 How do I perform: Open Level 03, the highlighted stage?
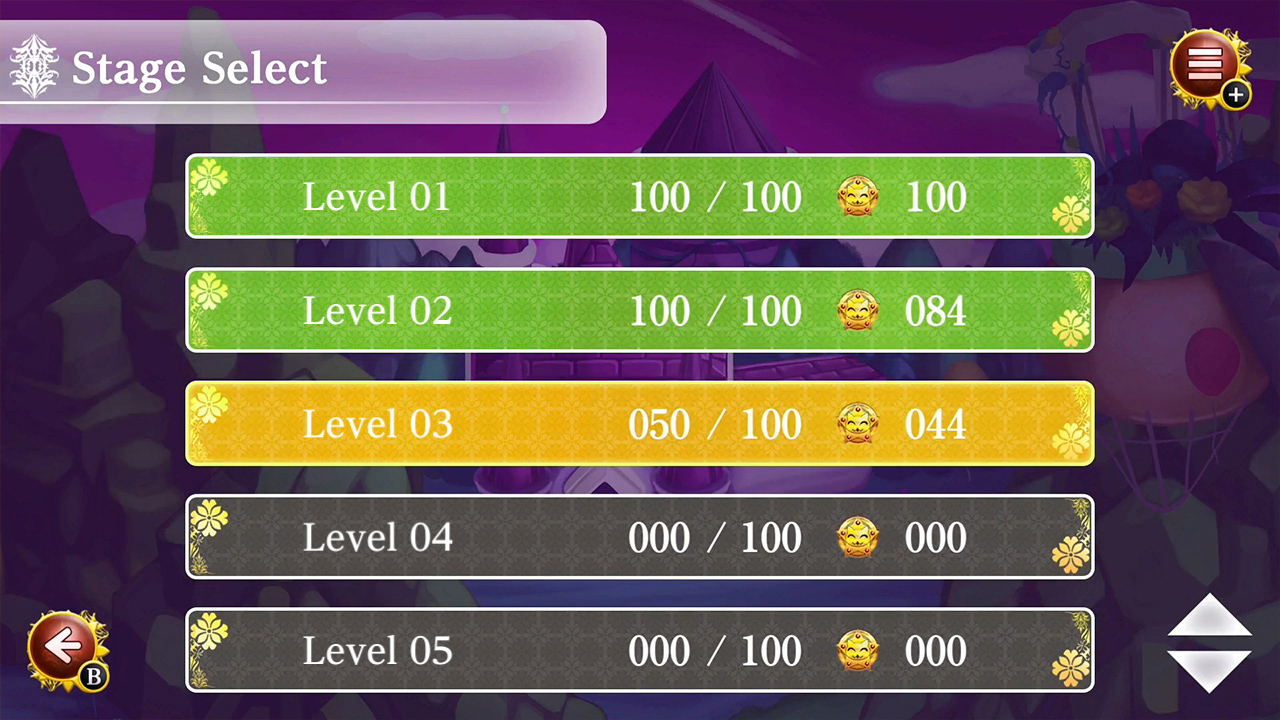(640, 424)
